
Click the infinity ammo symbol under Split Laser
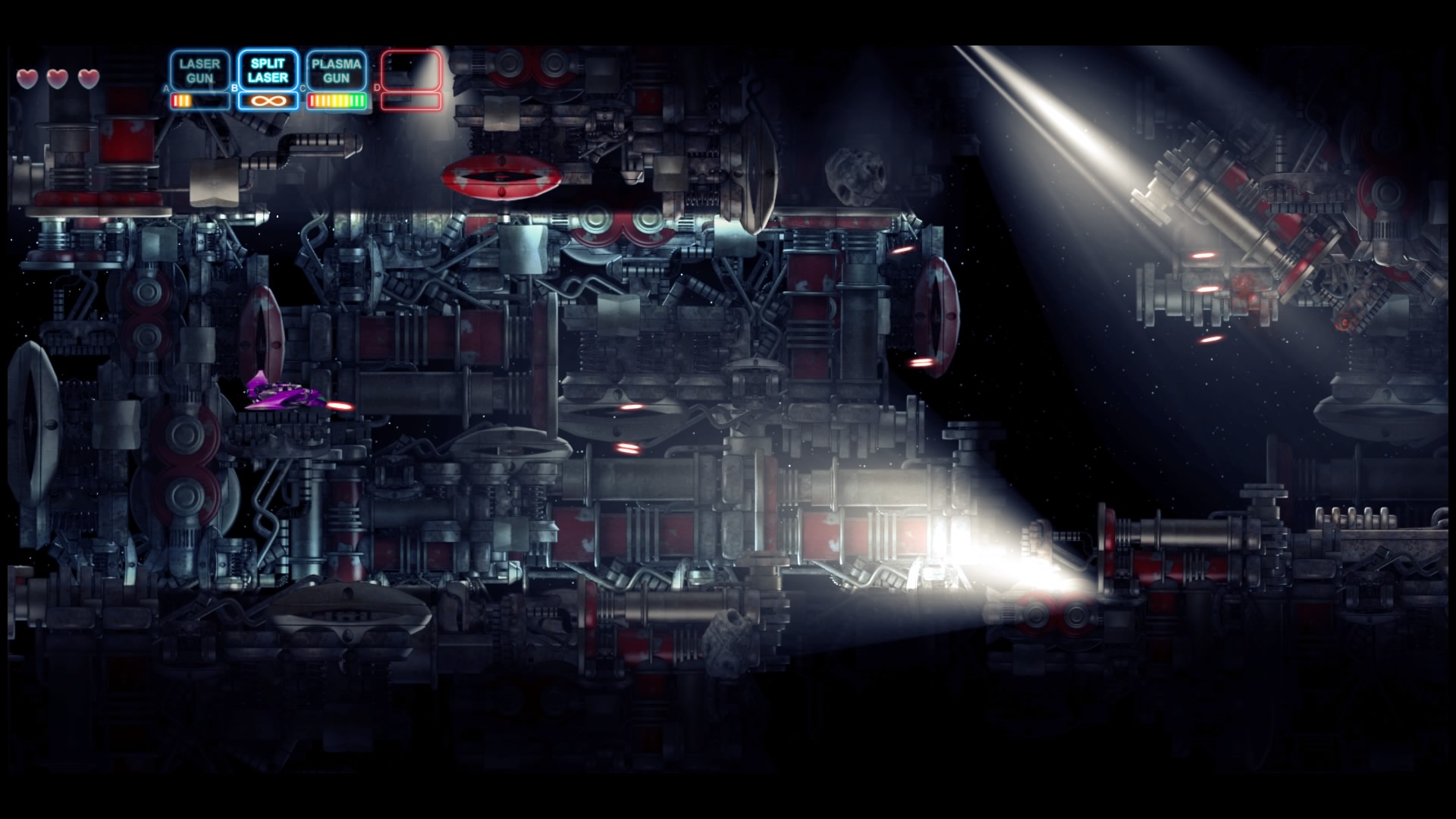268,99
